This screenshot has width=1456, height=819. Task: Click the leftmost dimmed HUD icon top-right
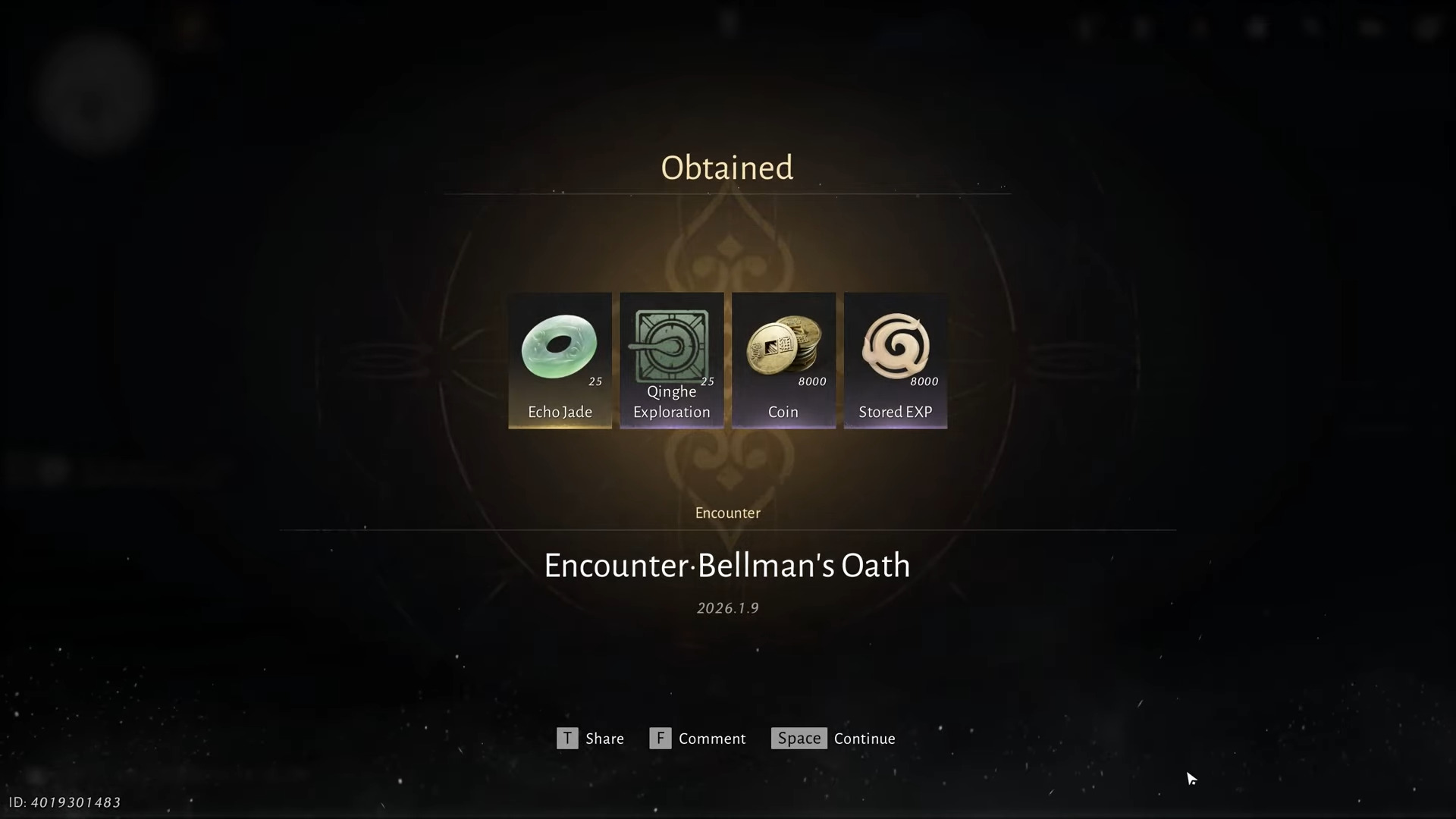pyautogui.click(x=1086, y=27)
